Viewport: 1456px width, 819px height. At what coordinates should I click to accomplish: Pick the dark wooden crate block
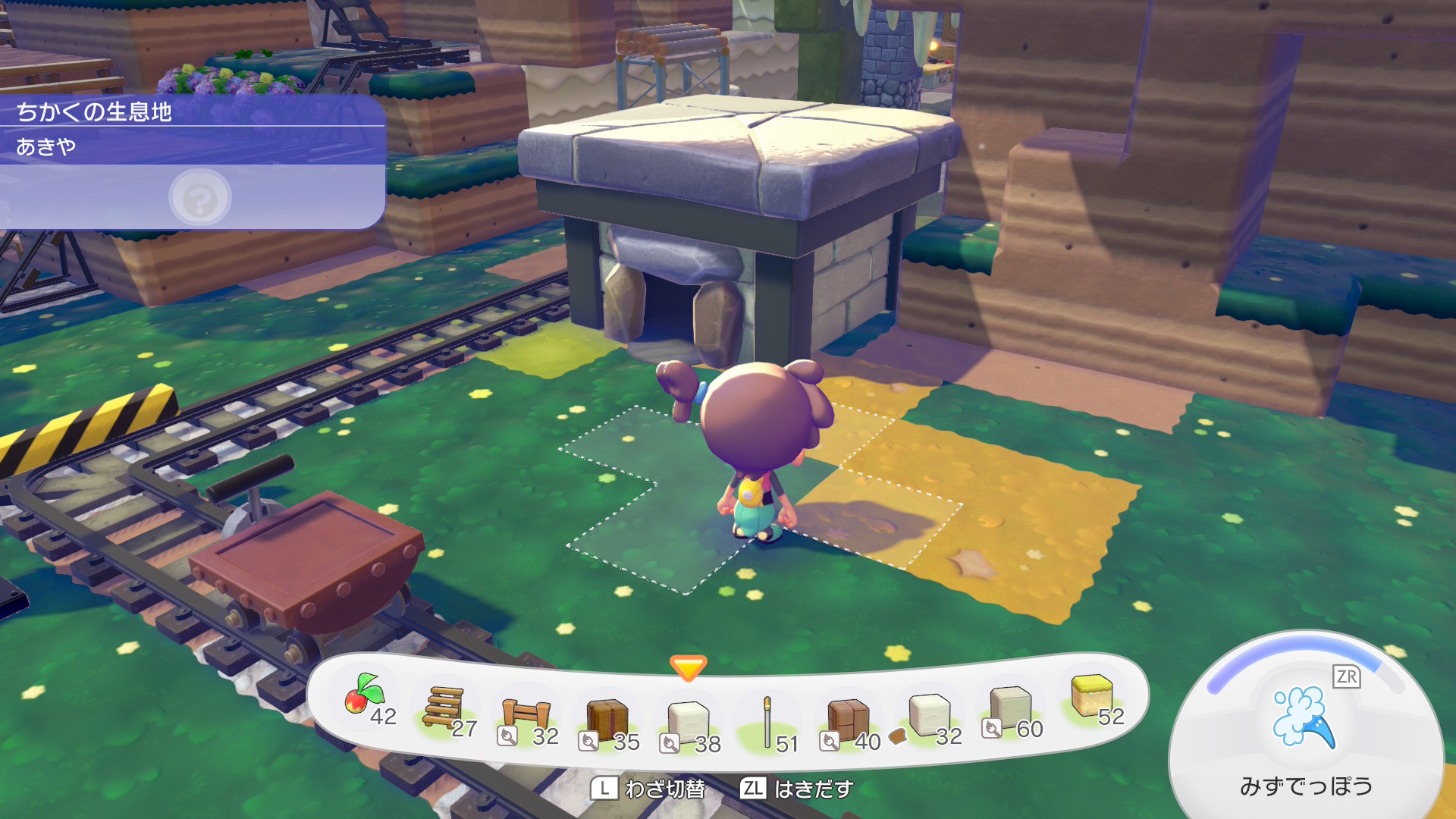(607, 719)
